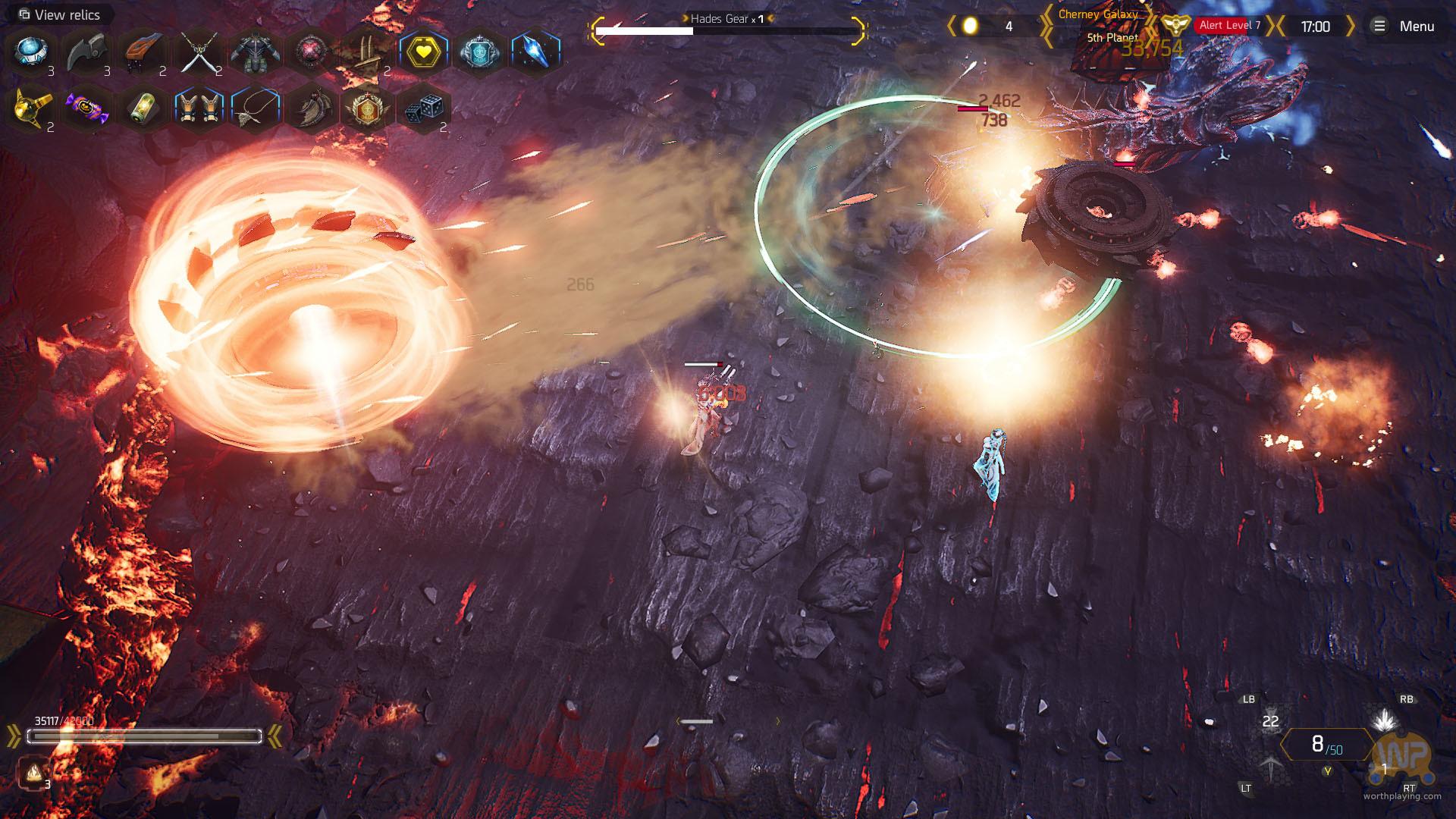Select the purple Halloween candy relic
The height and width of the screenshot is (819, 1456).
pos(86,109)
